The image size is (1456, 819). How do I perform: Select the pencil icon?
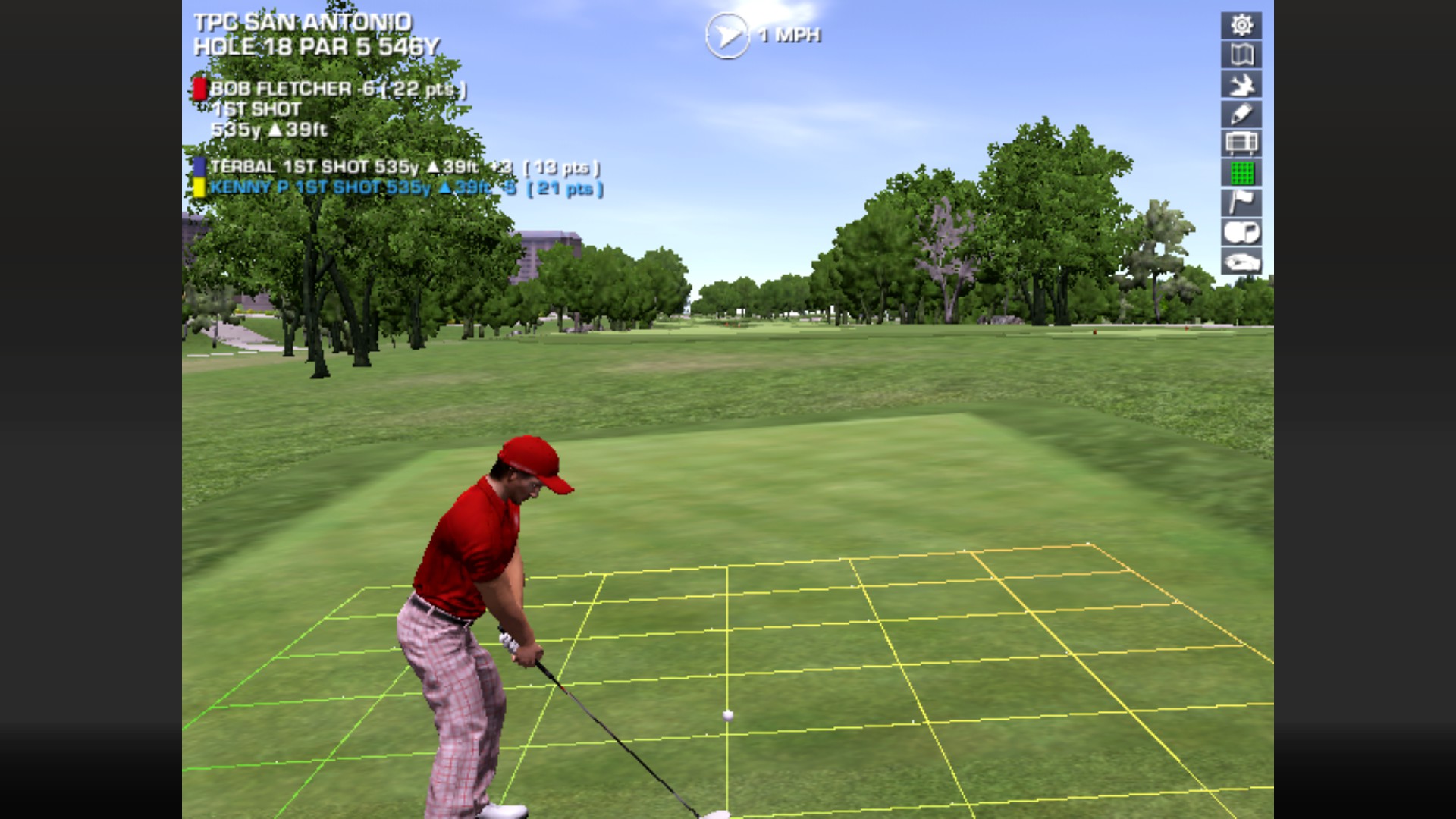pyautogui.click(x=1241, y=115)
